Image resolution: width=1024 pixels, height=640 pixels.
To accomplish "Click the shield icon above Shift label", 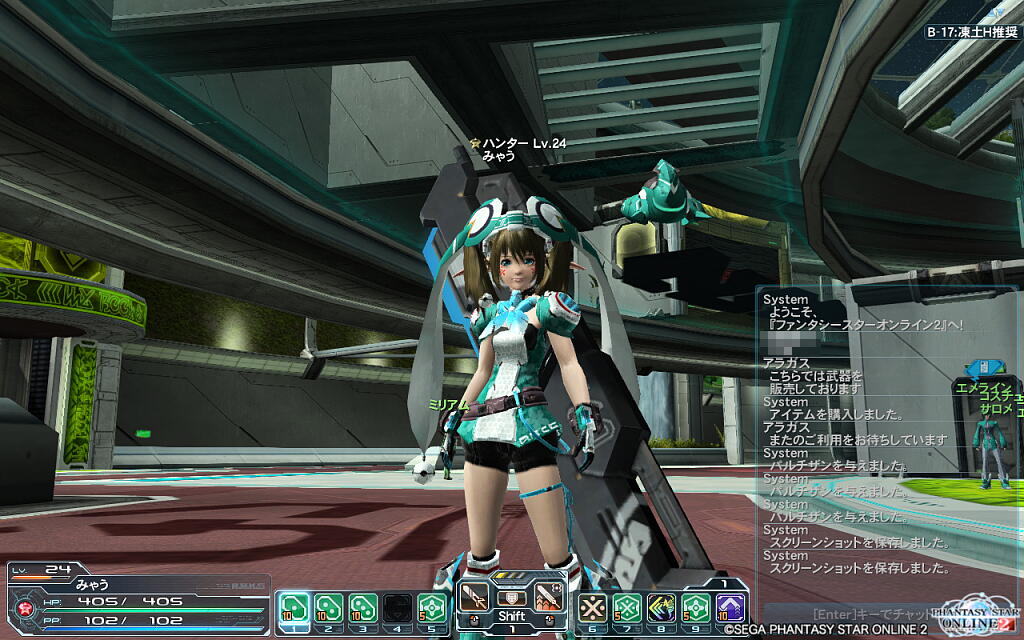I will coord(511,596).
